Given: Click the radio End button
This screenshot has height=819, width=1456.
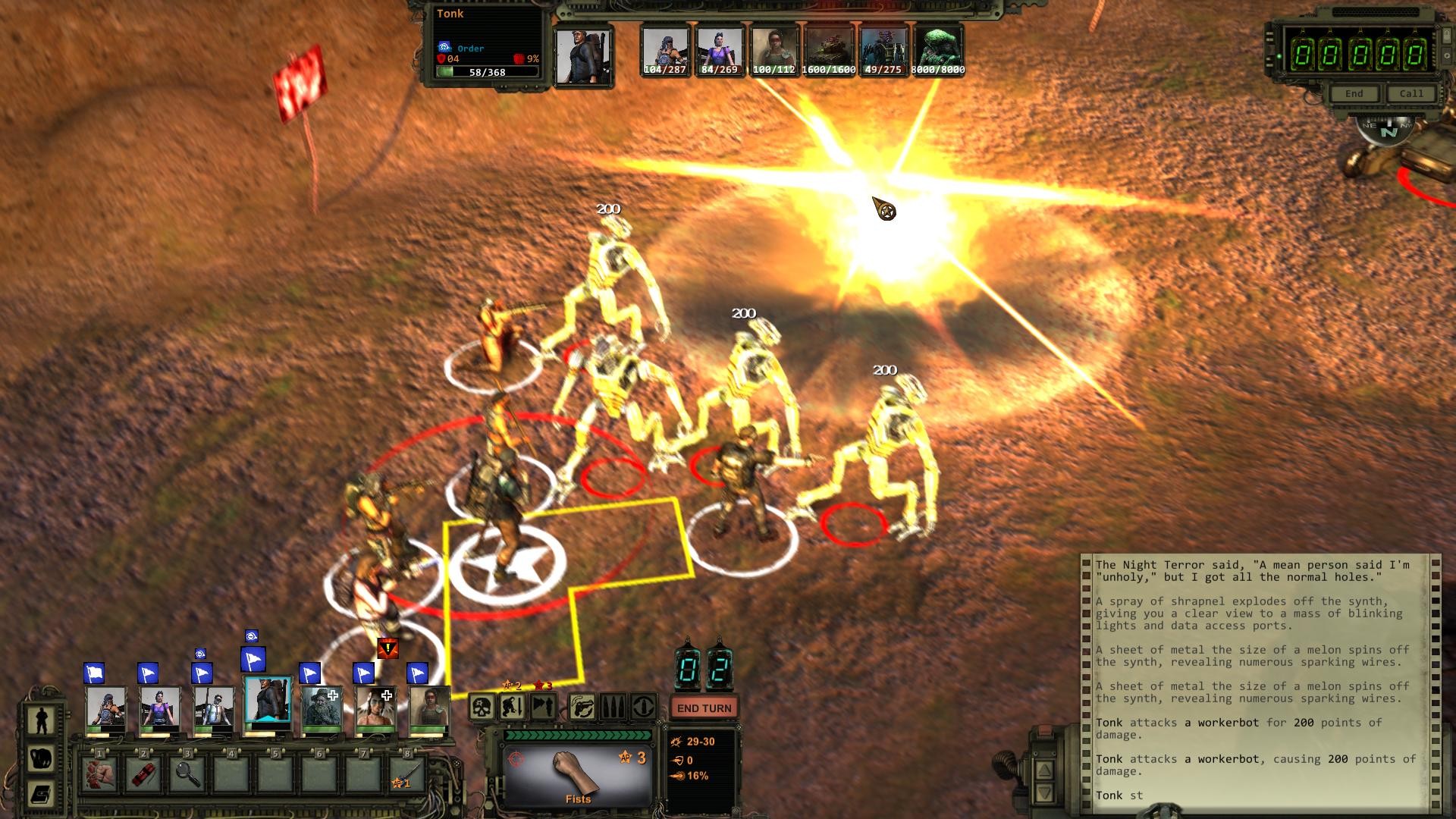Looking at the screenshot, I should [x=1354, y=93].
